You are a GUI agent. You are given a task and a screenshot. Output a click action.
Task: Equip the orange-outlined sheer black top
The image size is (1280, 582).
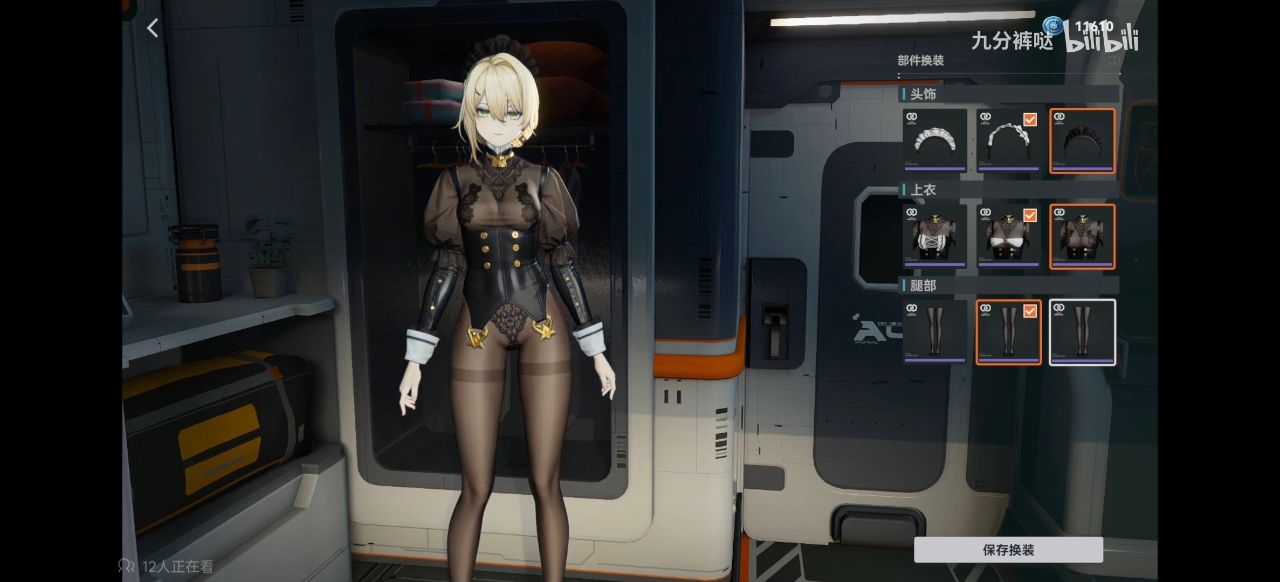[1082, 236]
